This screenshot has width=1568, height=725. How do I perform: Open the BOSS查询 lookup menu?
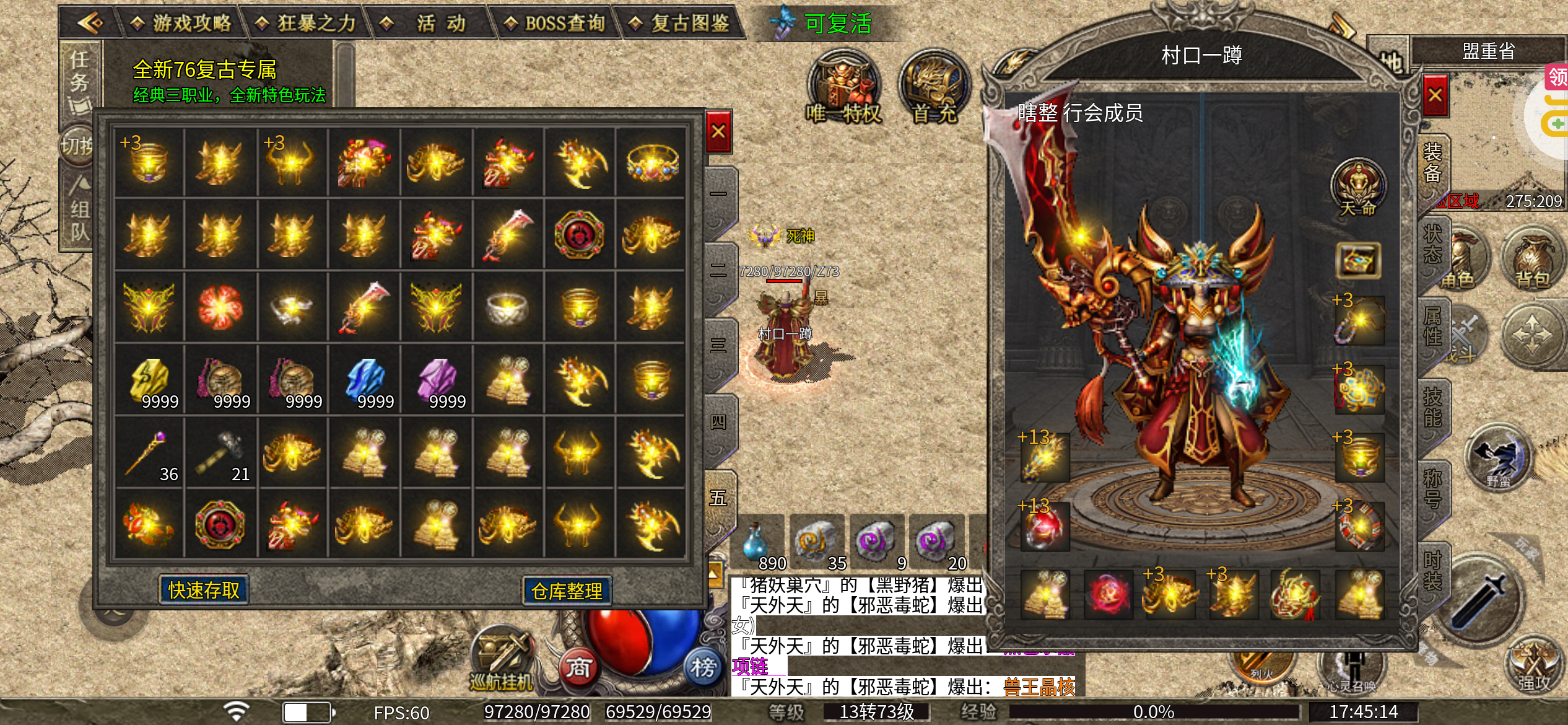(x=555, y=24)
